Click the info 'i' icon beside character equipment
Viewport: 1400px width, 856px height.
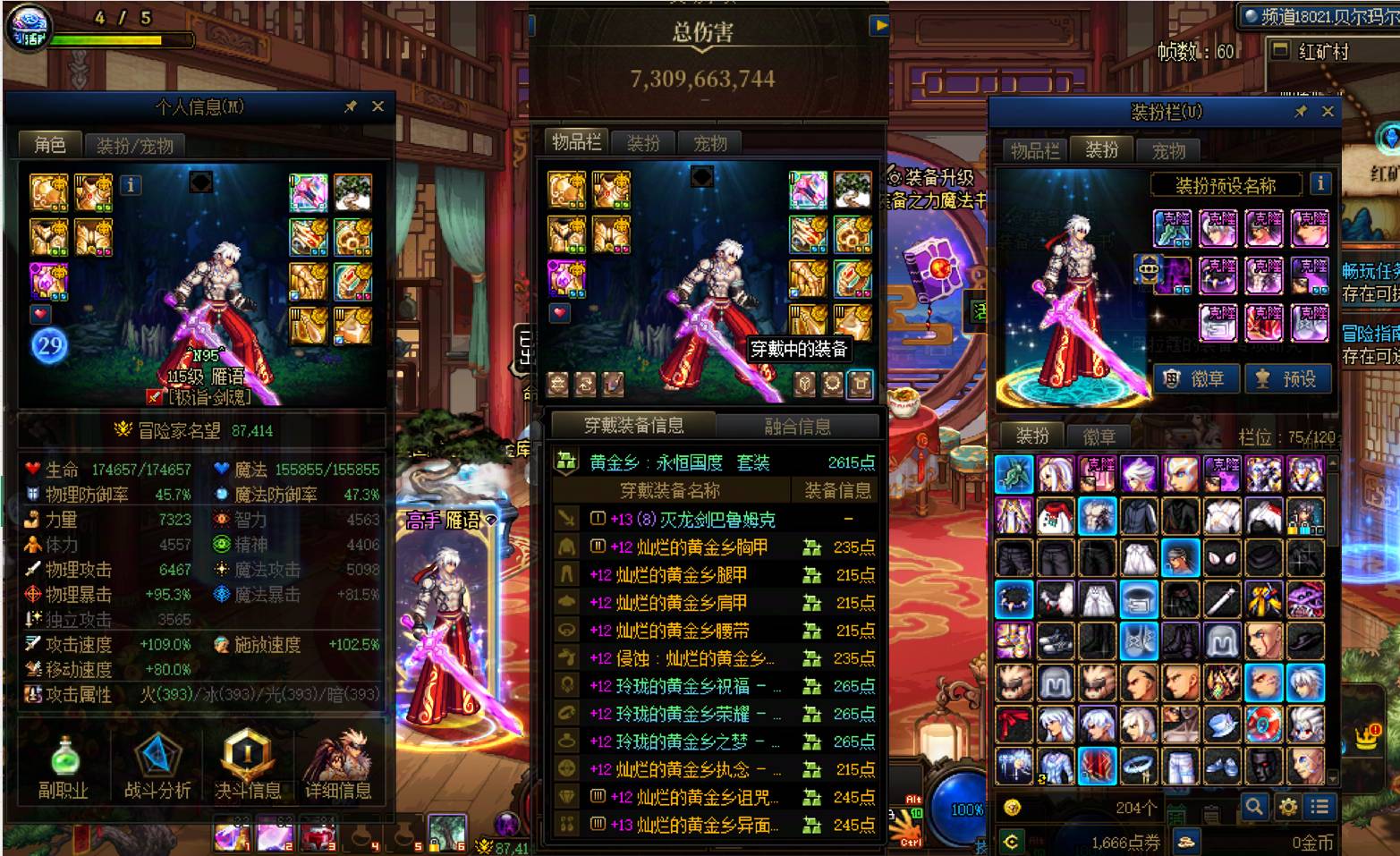click(x=131, y=185)
